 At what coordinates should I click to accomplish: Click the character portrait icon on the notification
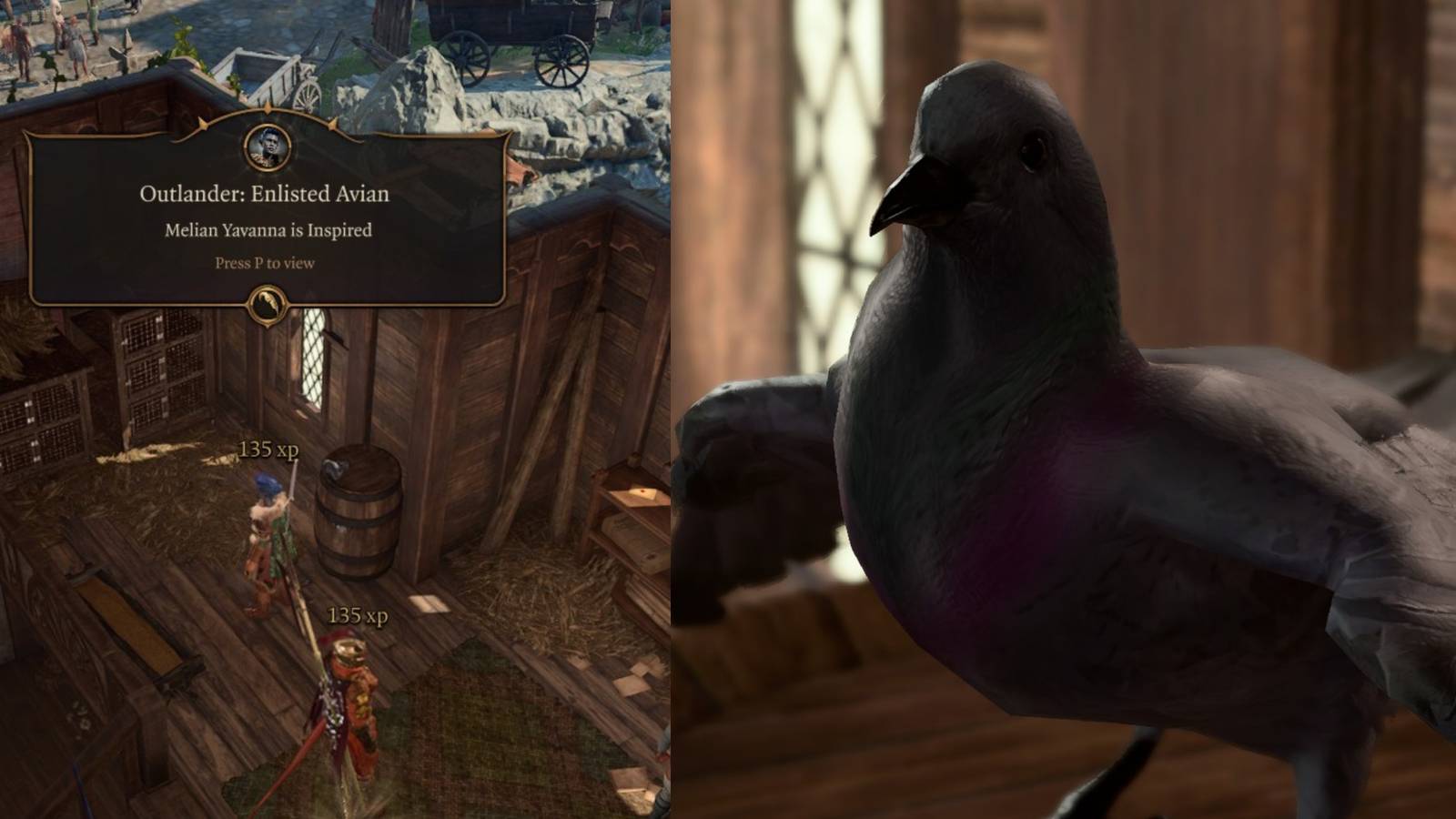[x=267, y=149]
